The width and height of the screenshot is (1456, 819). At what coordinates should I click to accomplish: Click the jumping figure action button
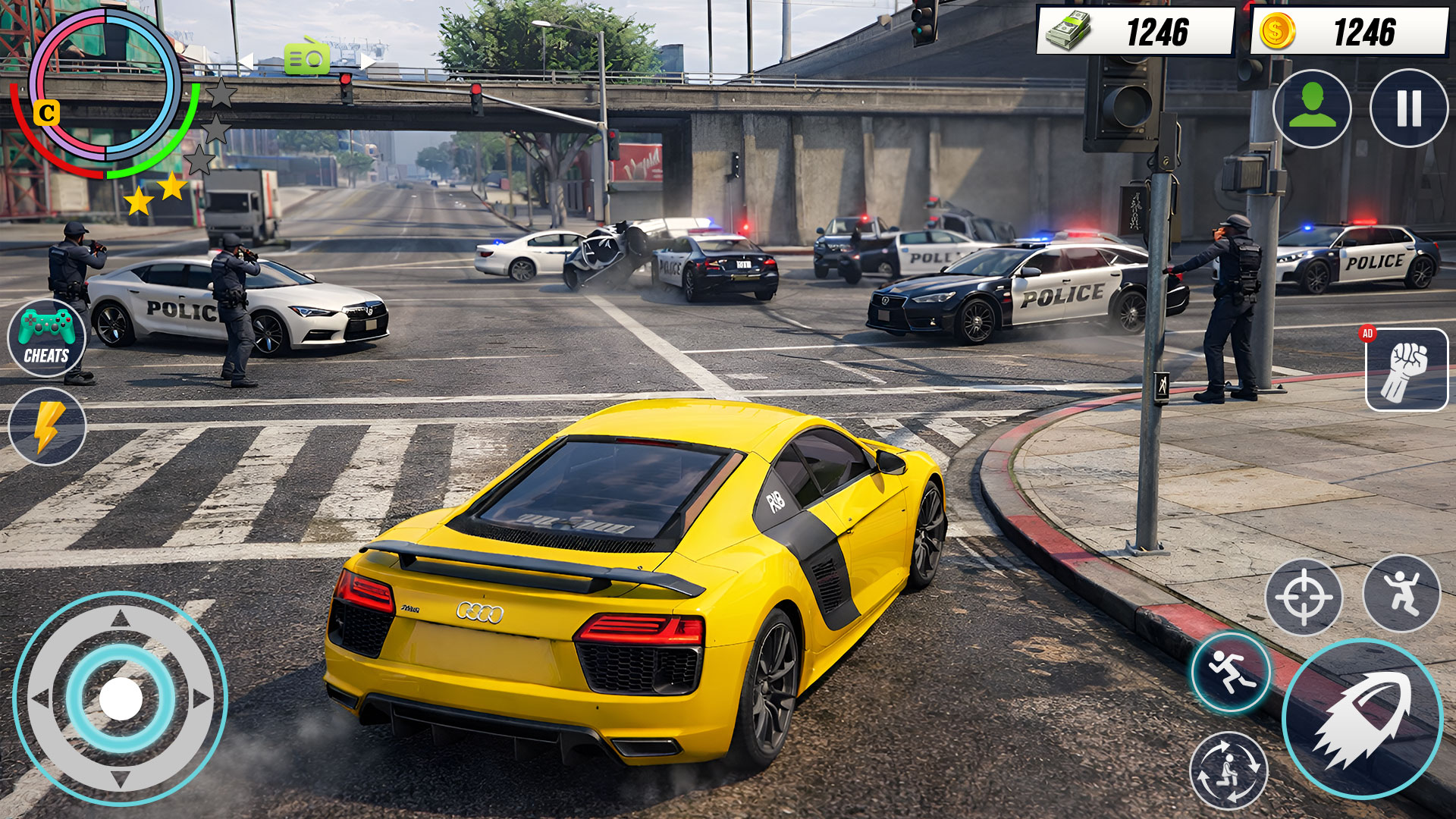(1401, 594)
